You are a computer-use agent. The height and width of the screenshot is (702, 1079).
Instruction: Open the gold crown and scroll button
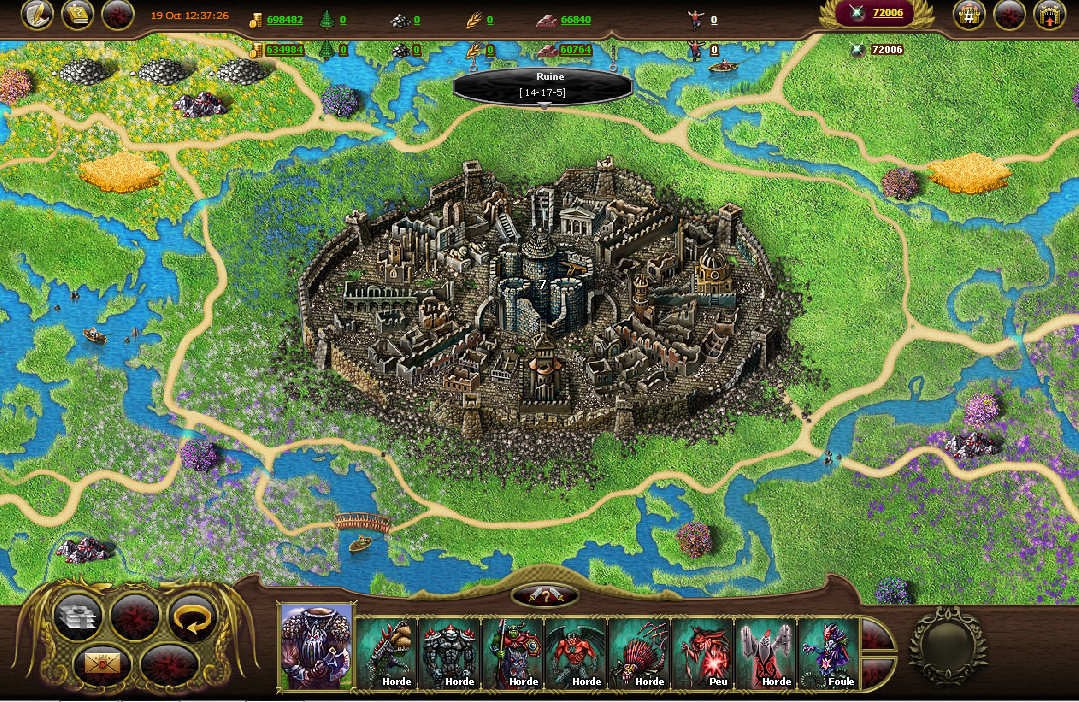click(78, 15)
